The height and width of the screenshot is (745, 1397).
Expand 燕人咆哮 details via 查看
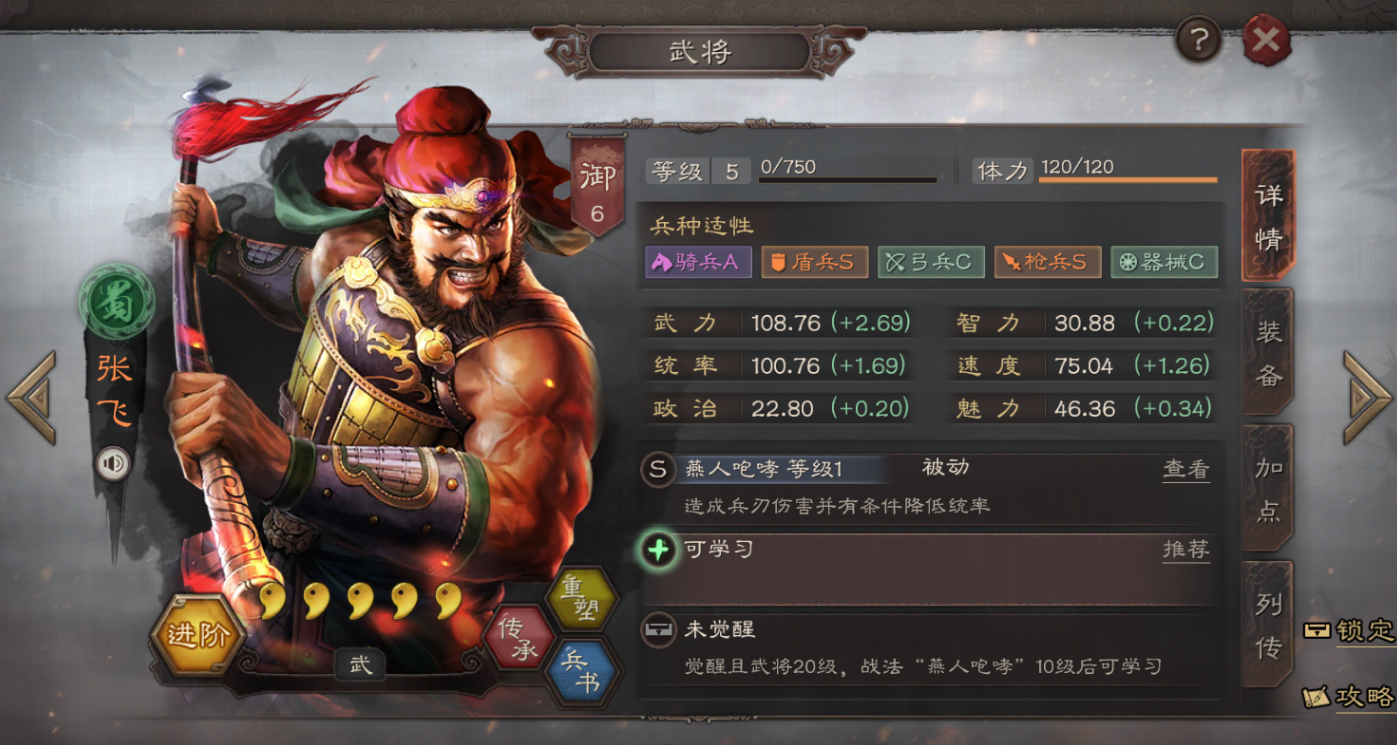(x=1186, y=468)
